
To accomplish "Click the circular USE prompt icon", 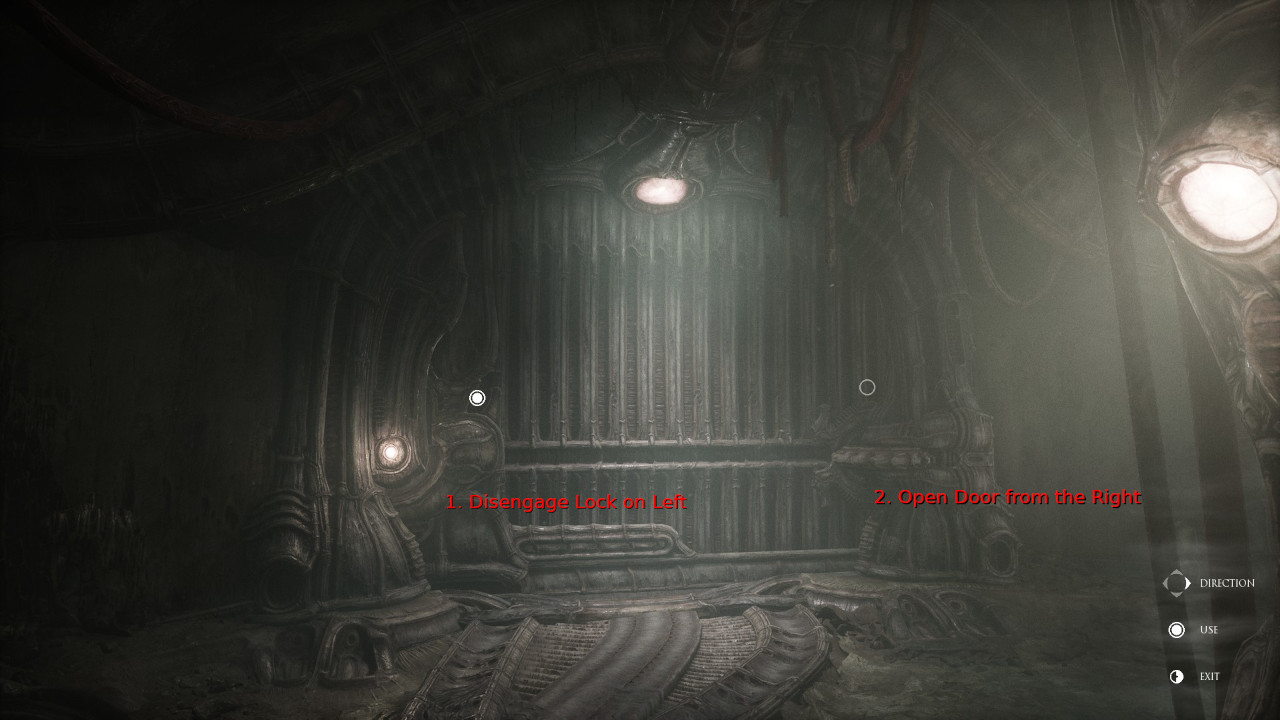I will click(x=1177, y=629).
